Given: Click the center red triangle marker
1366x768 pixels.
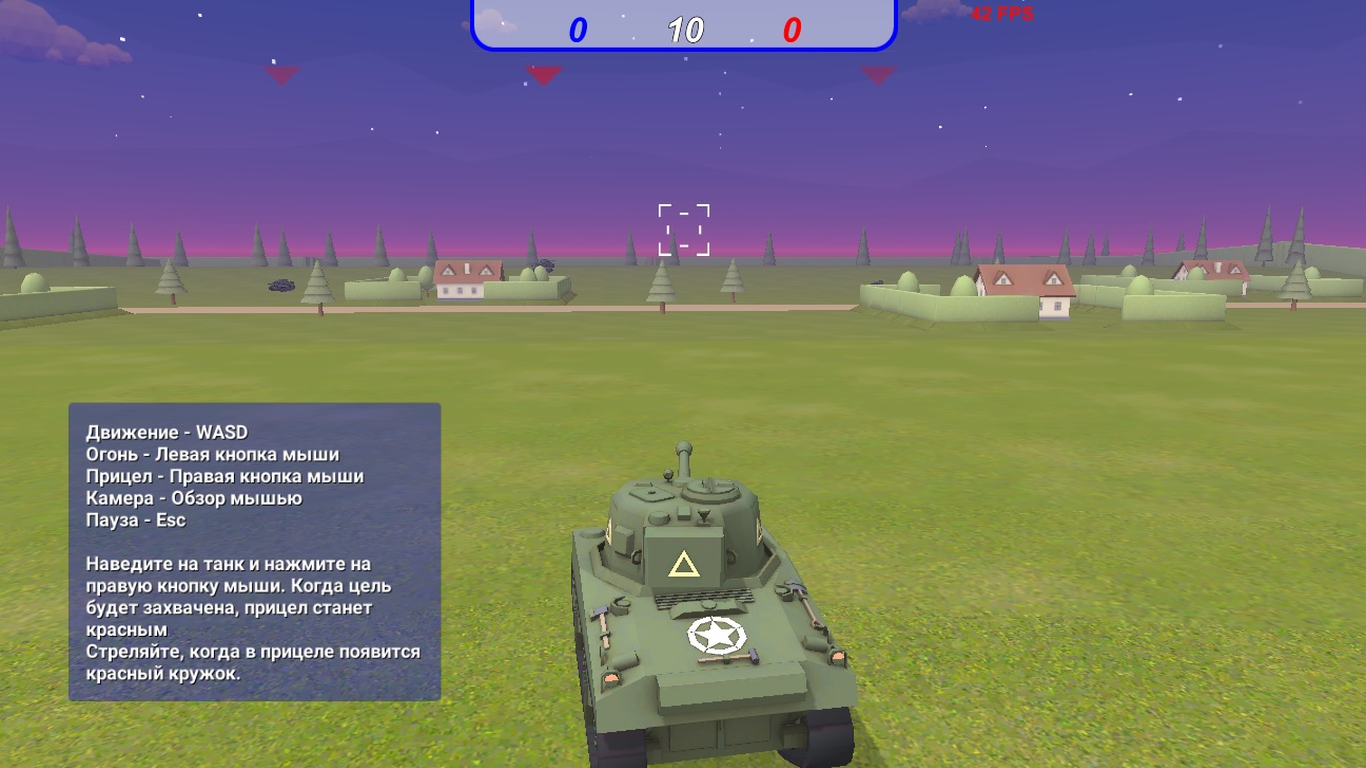Looking at the screenshot, I should coord(543,73).
